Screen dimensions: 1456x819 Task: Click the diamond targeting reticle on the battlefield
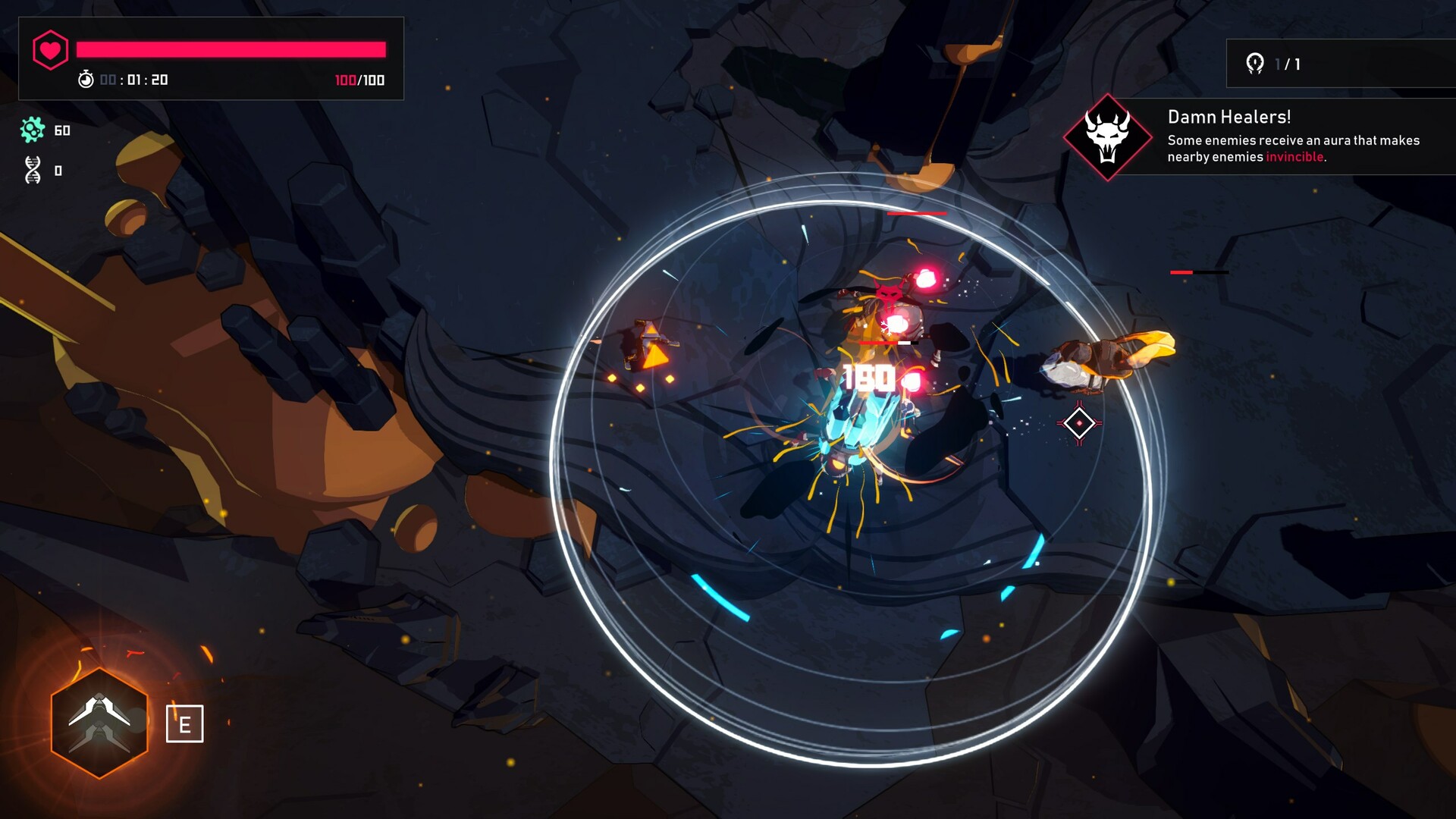coord(1078,423)
